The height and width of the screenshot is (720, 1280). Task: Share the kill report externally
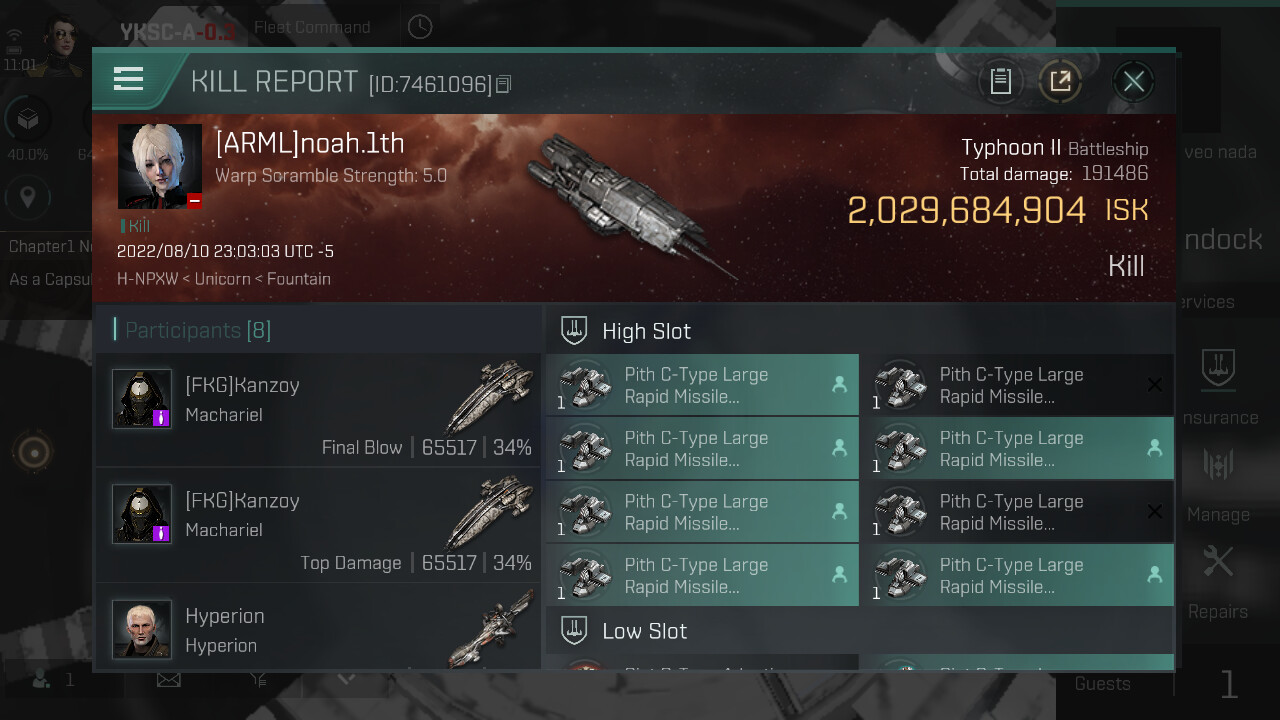(x=1060, y=81)
